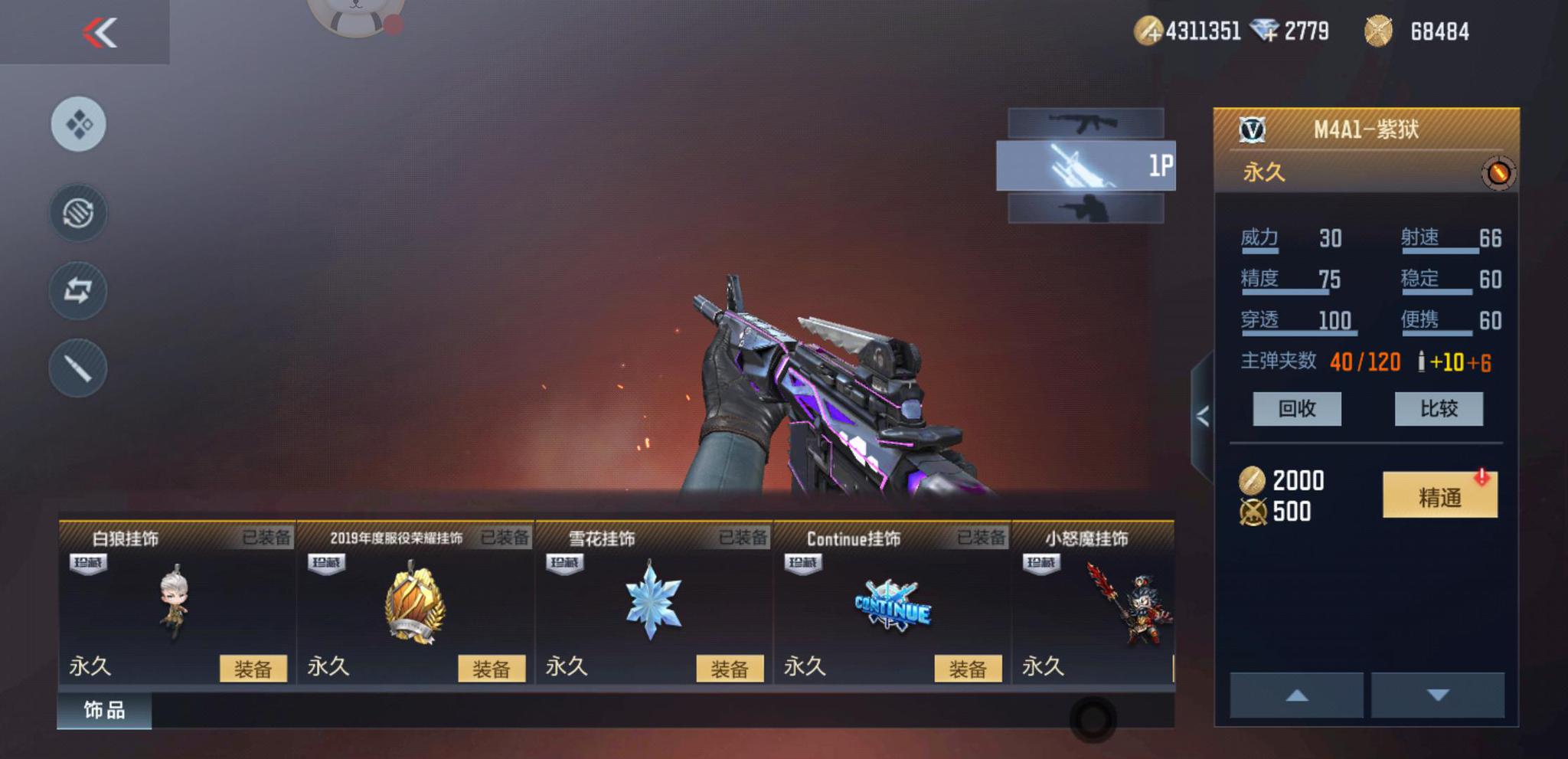
Task: Open the knife round icon
Action: pyautogui.click(x=78, y=368)
